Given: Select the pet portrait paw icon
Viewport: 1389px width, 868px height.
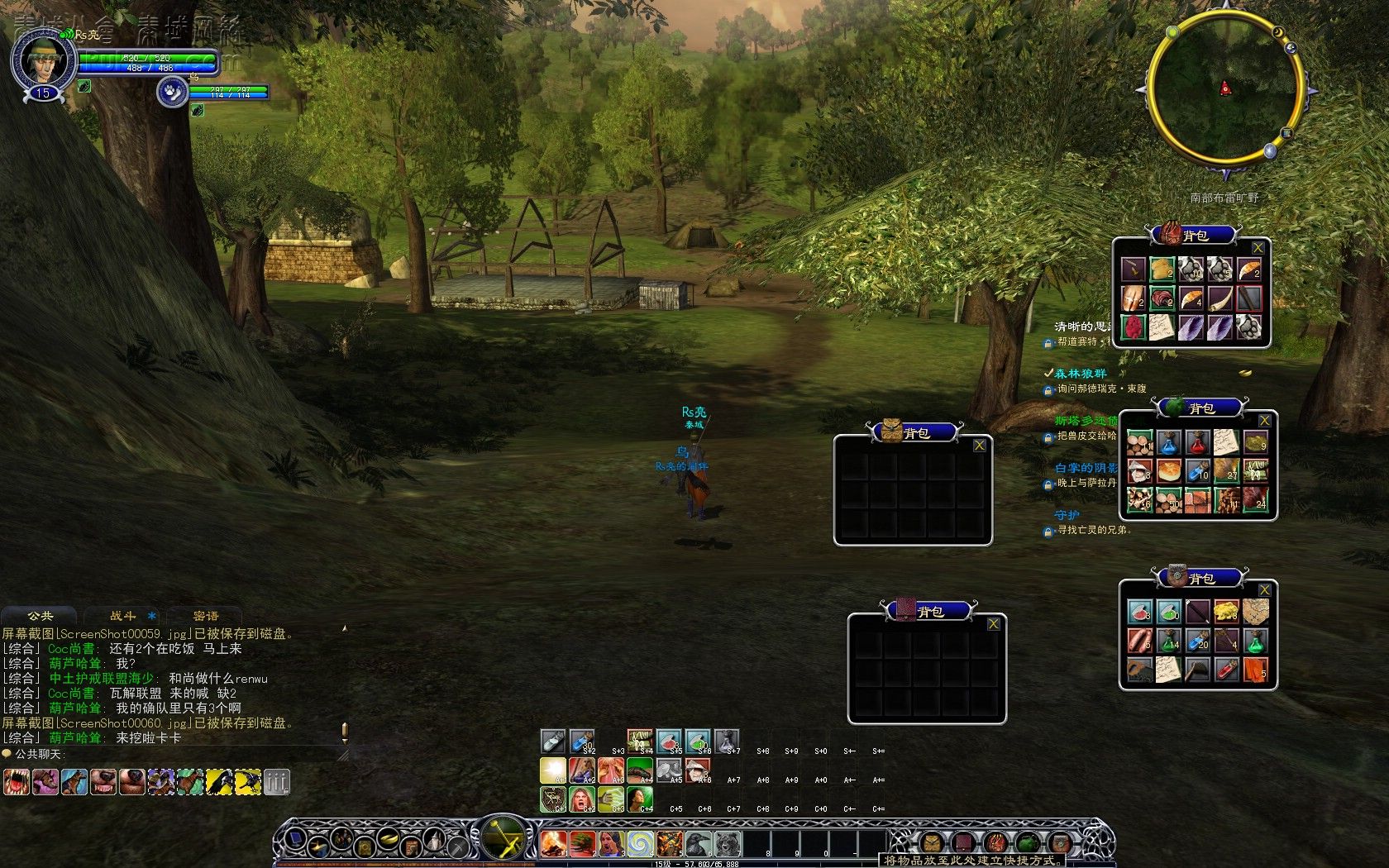Looking at the screenshot, I should tap(172, 91).
